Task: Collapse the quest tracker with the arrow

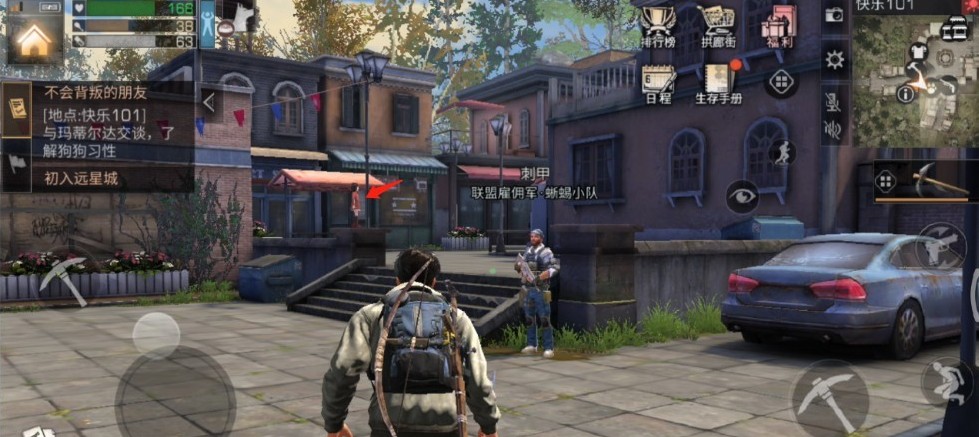Action: click(x=209, y=102)
